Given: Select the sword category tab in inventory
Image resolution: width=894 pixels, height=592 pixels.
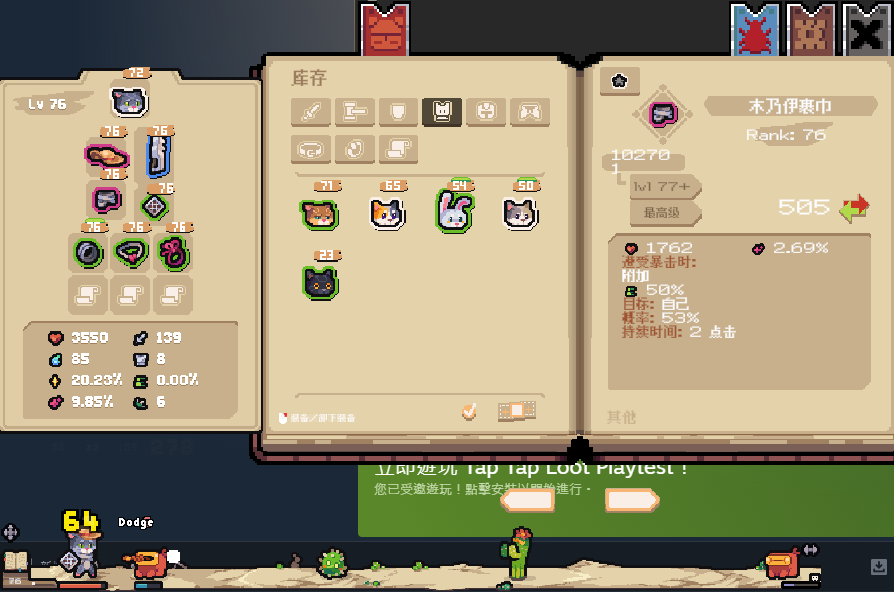Looking at the screenshot, I should click(x=311, y=112).
